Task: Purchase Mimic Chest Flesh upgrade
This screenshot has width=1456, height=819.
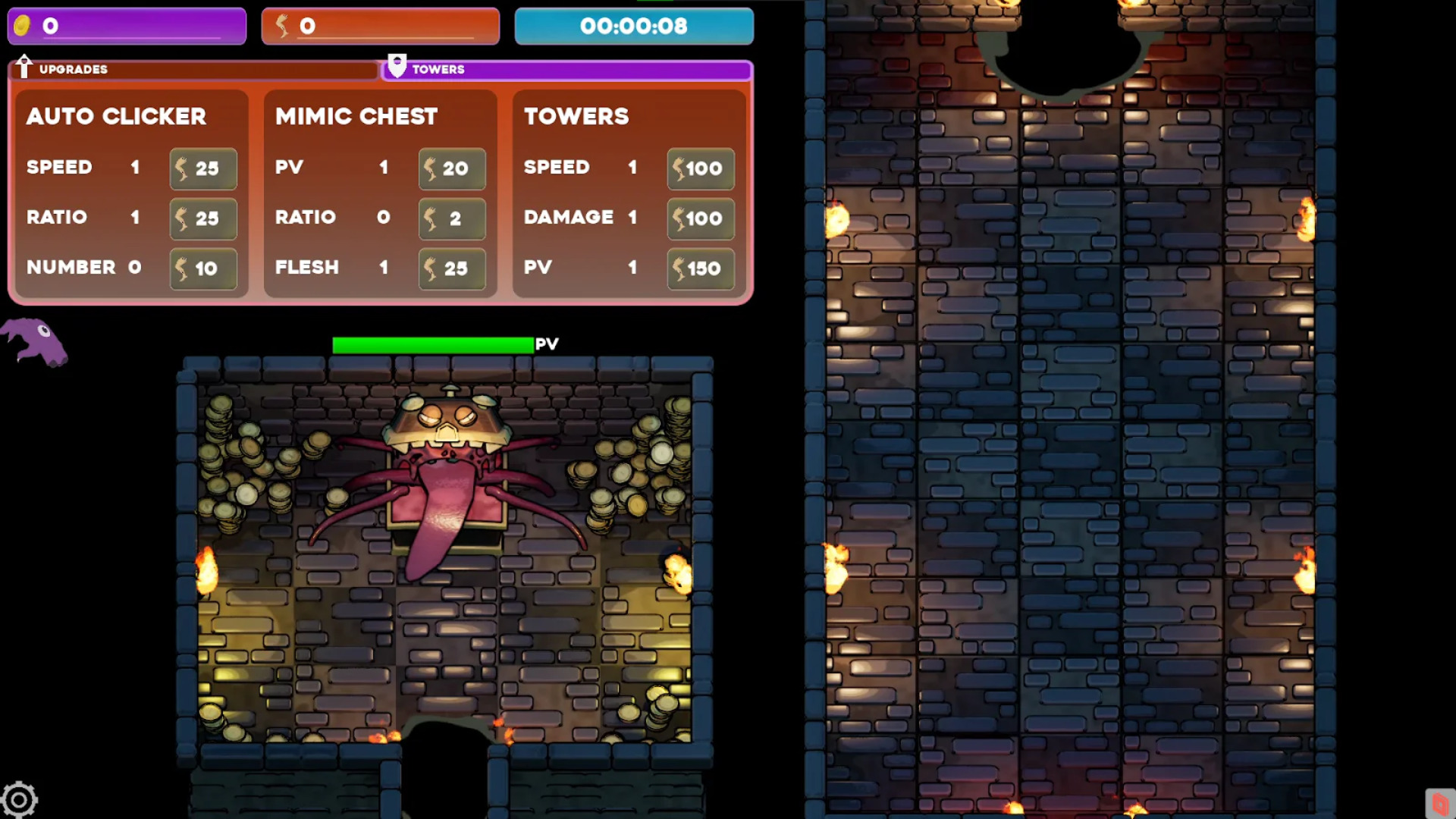Action: click(x=452, y=268)
